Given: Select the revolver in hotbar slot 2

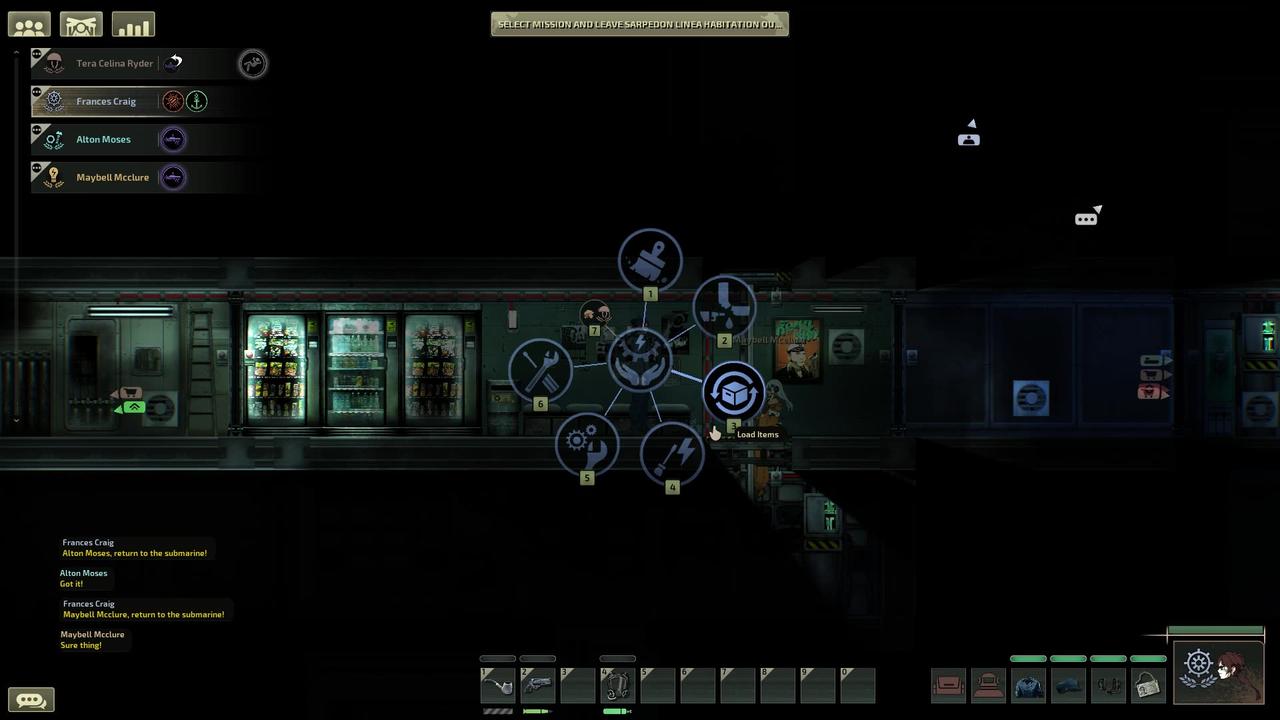Looking at the screenshot, I should pyautogui.click(x=537, y=684).
